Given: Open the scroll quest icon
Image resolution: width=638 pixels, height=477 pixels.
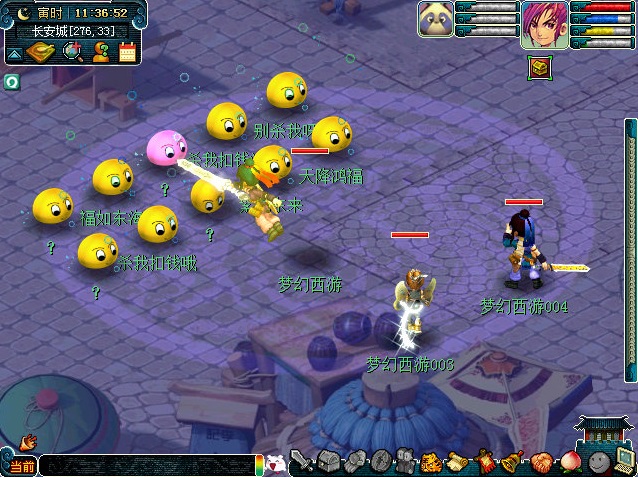Looking at the screenshot, I should [x=458, y=462].
